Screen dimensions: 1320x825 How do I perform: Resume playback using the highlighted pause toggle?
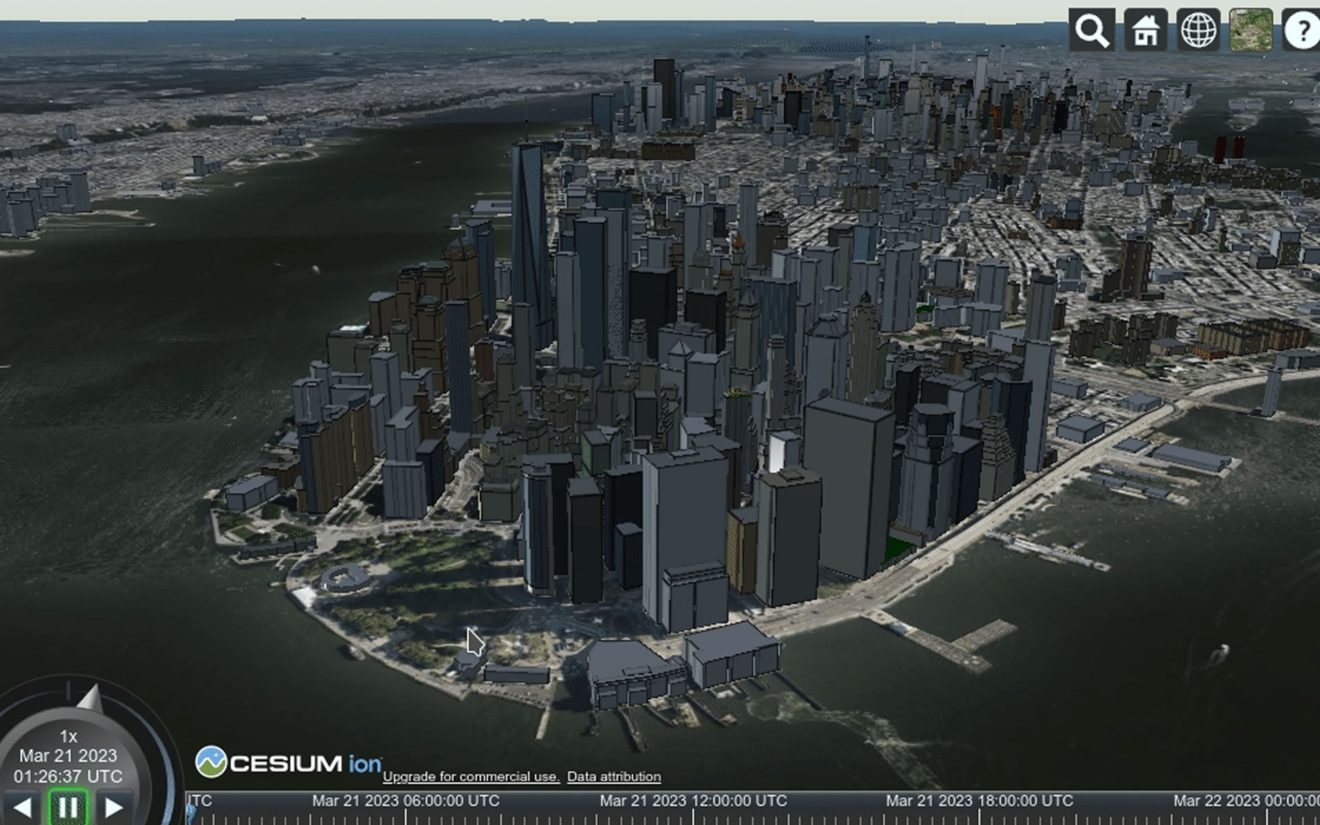(70, 805)
